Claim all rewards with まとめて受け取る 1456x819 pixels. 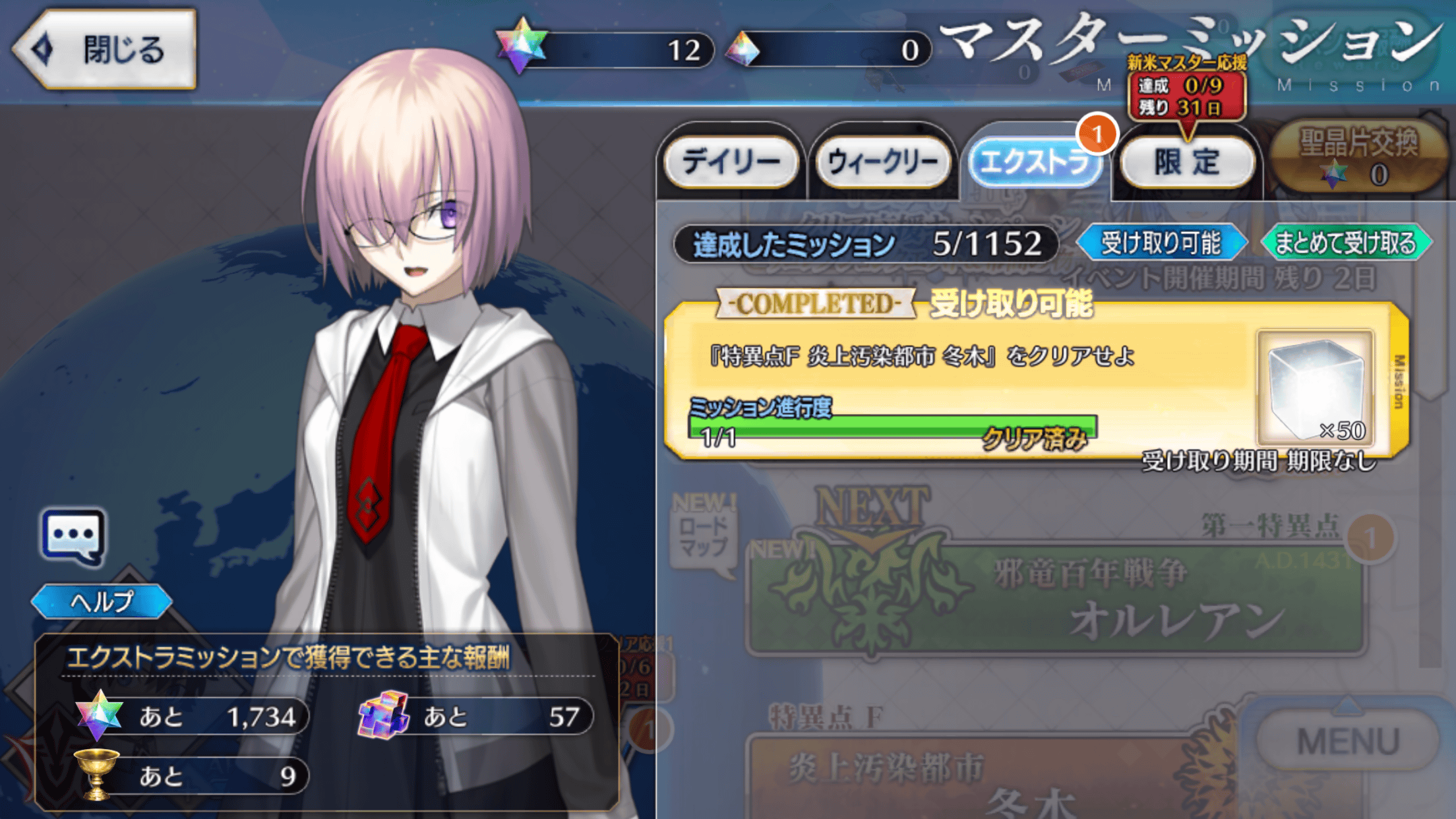click(1346, 243)
